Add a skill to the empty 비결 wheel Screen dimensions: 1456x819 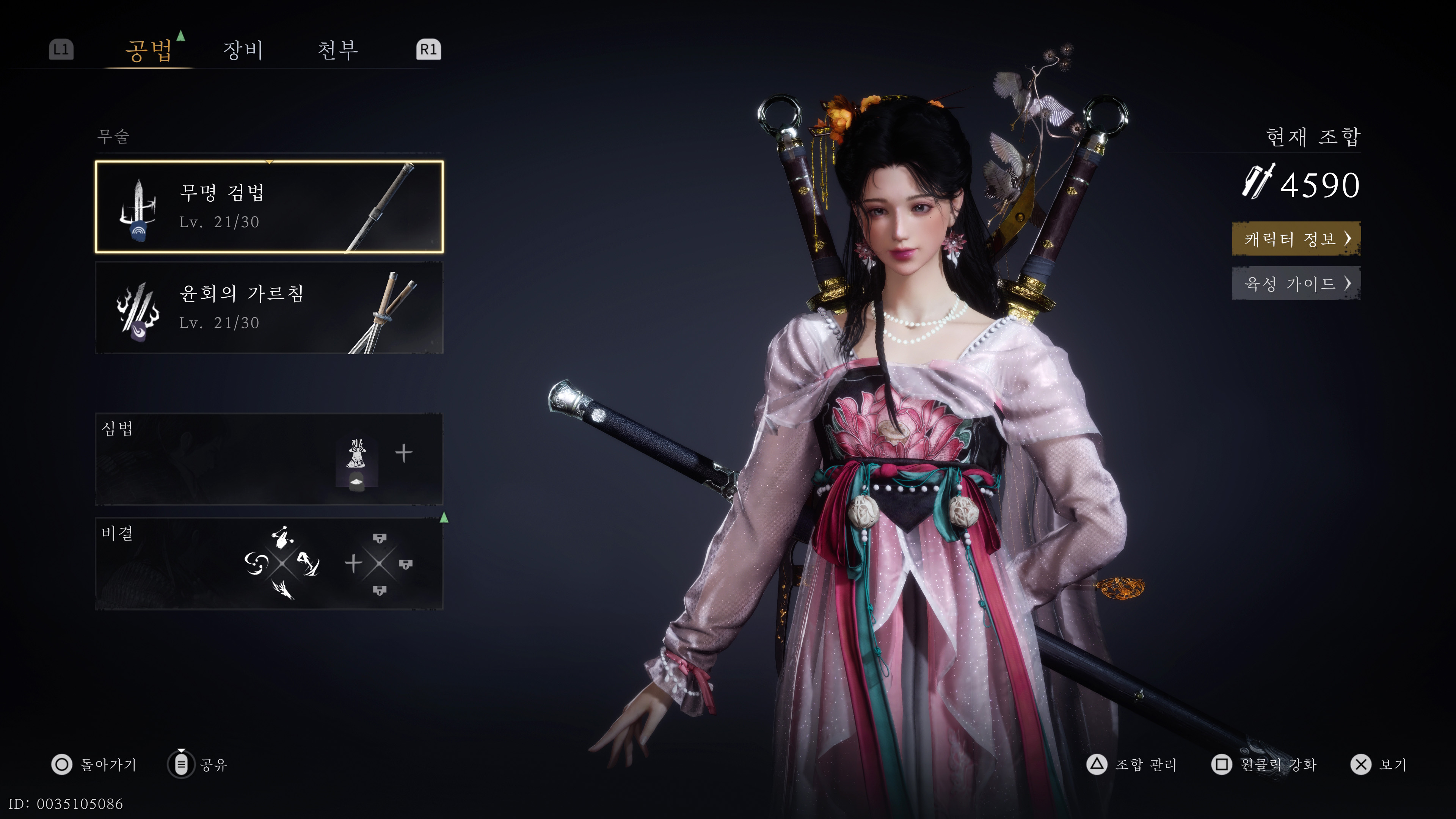pos(379,563)
